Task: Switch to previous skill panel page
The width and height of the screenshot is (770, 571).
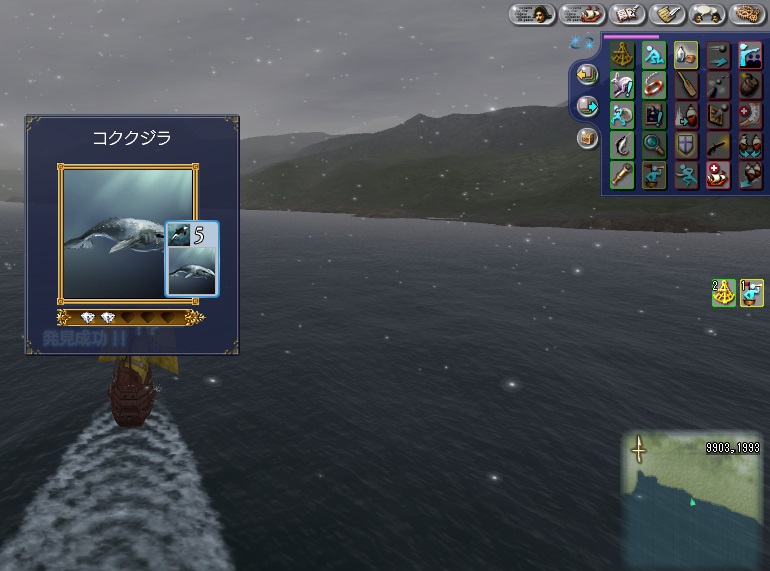Action: click(x=587, y=74)
